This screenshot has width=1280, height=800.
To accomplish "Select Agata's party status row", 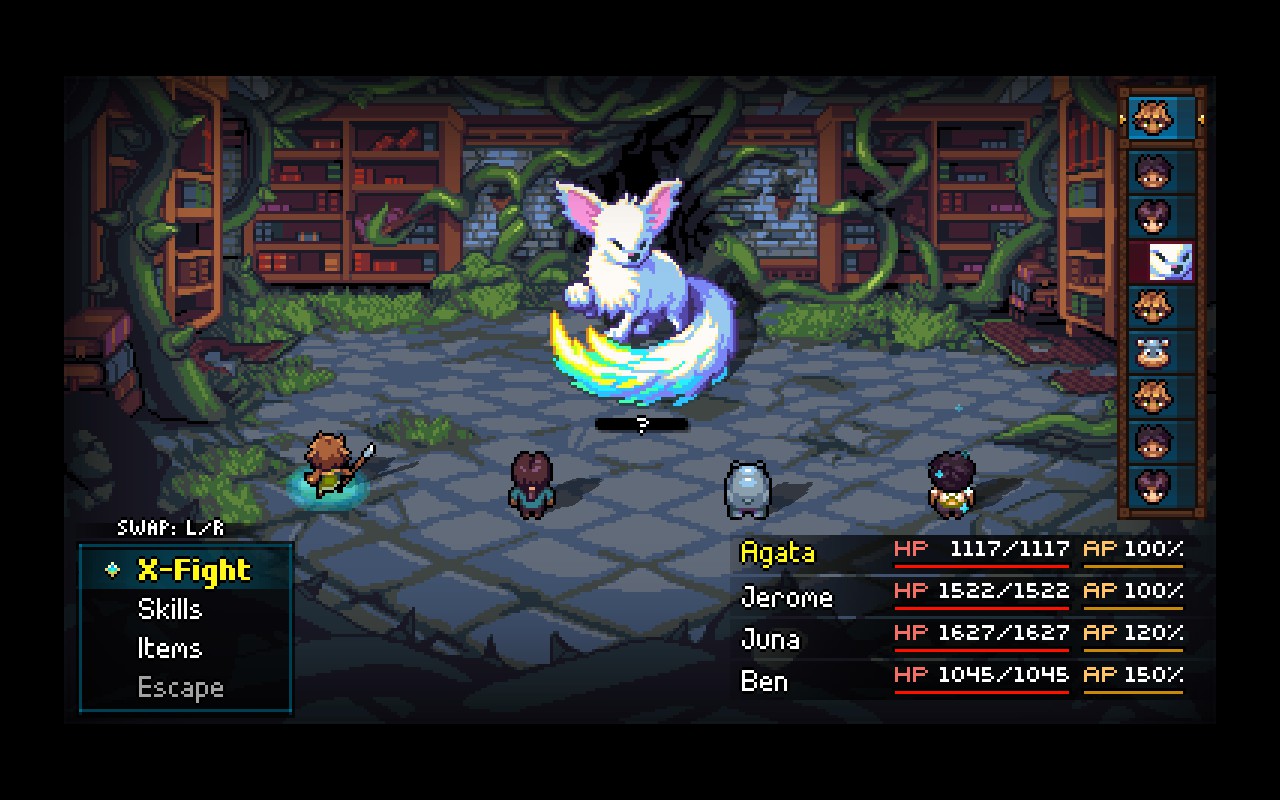I will coord(960,551).
